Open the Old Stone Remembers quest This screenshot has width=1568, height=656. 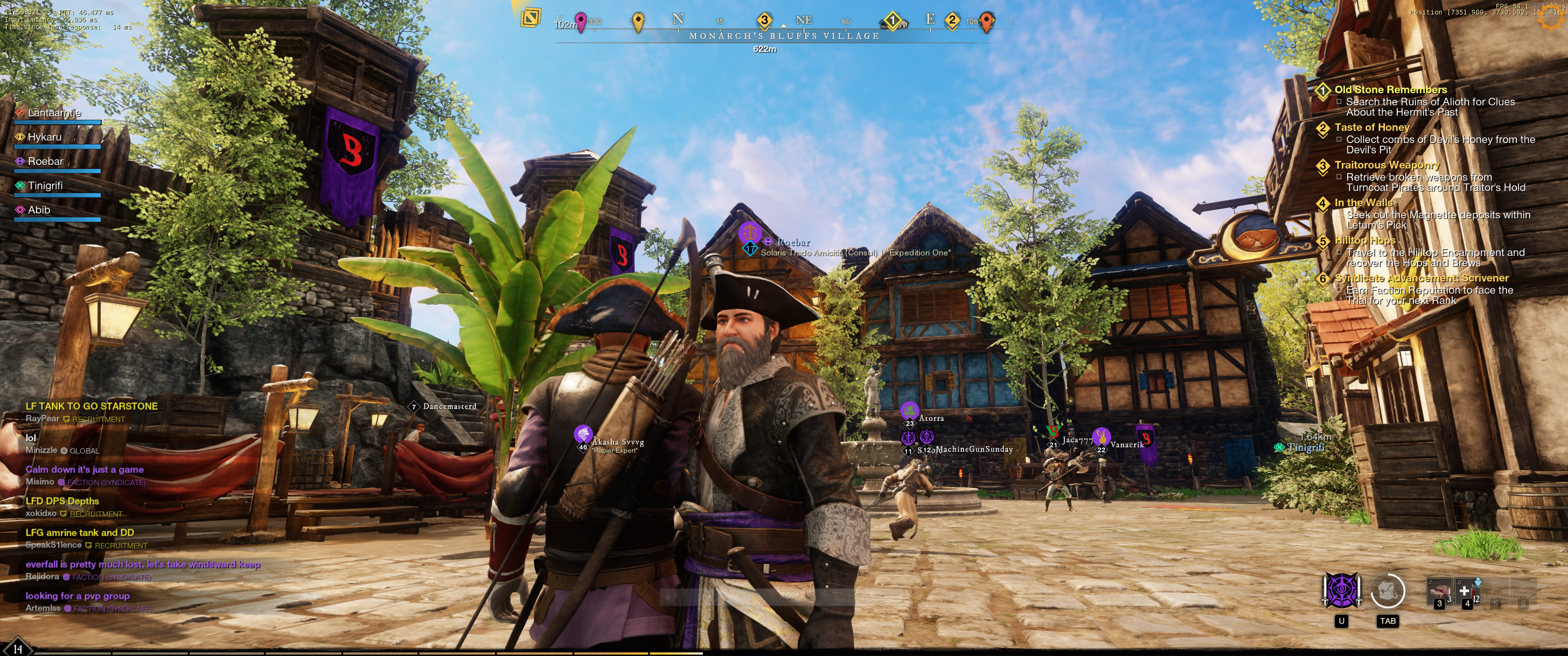pos(1390,90)
